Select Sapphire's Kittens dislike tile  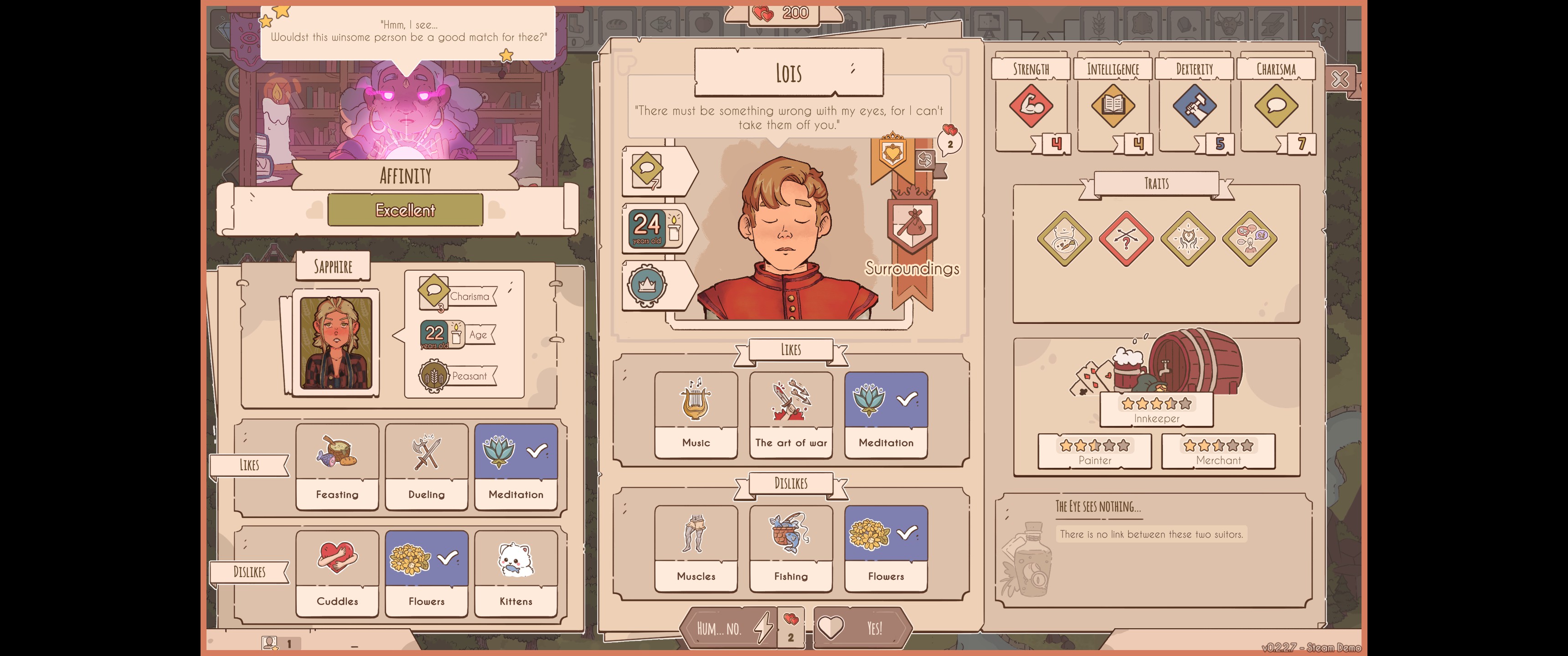[x=516, y=573]
